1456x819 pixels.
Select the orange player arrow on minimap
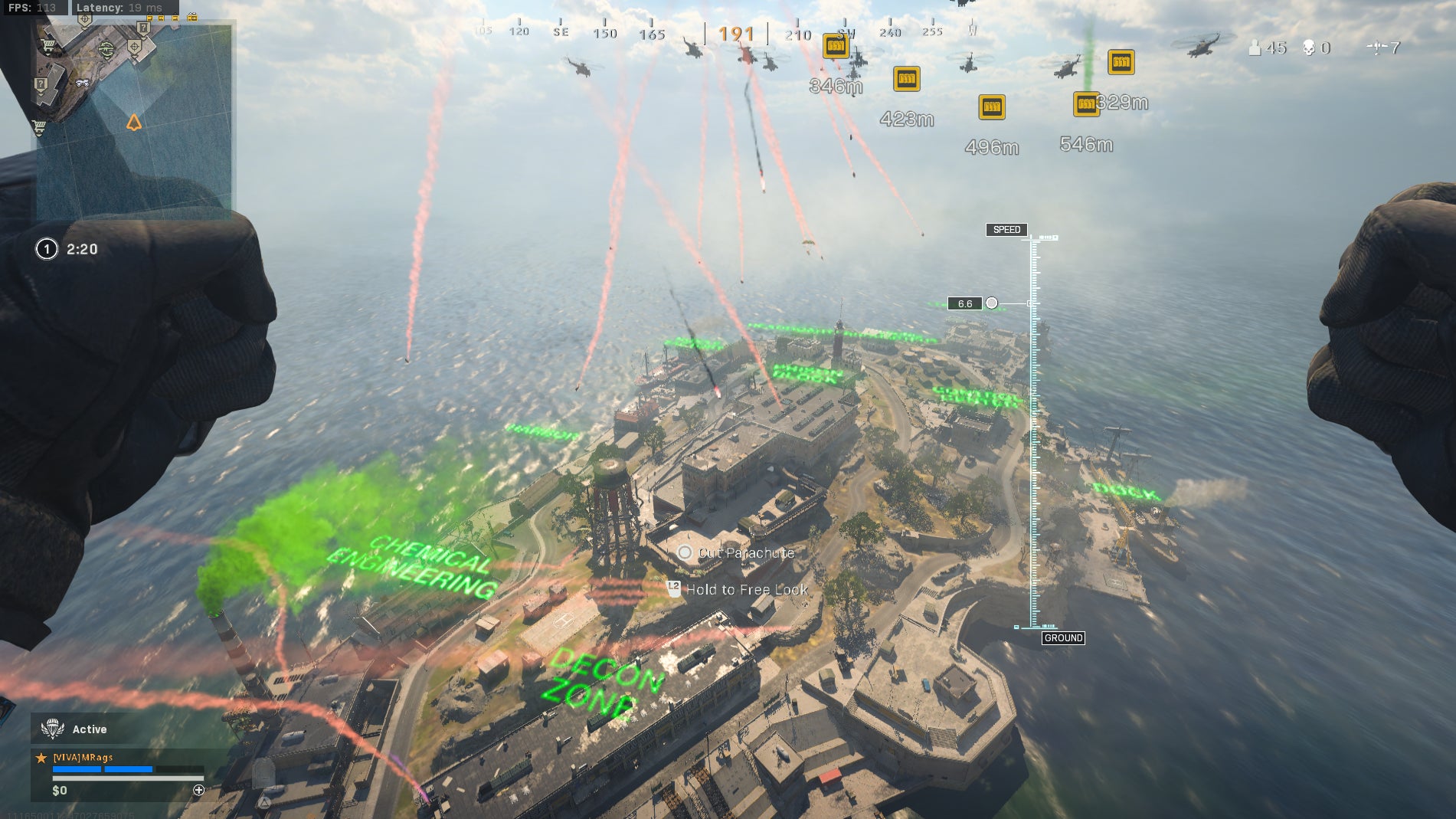coord(134,123)
